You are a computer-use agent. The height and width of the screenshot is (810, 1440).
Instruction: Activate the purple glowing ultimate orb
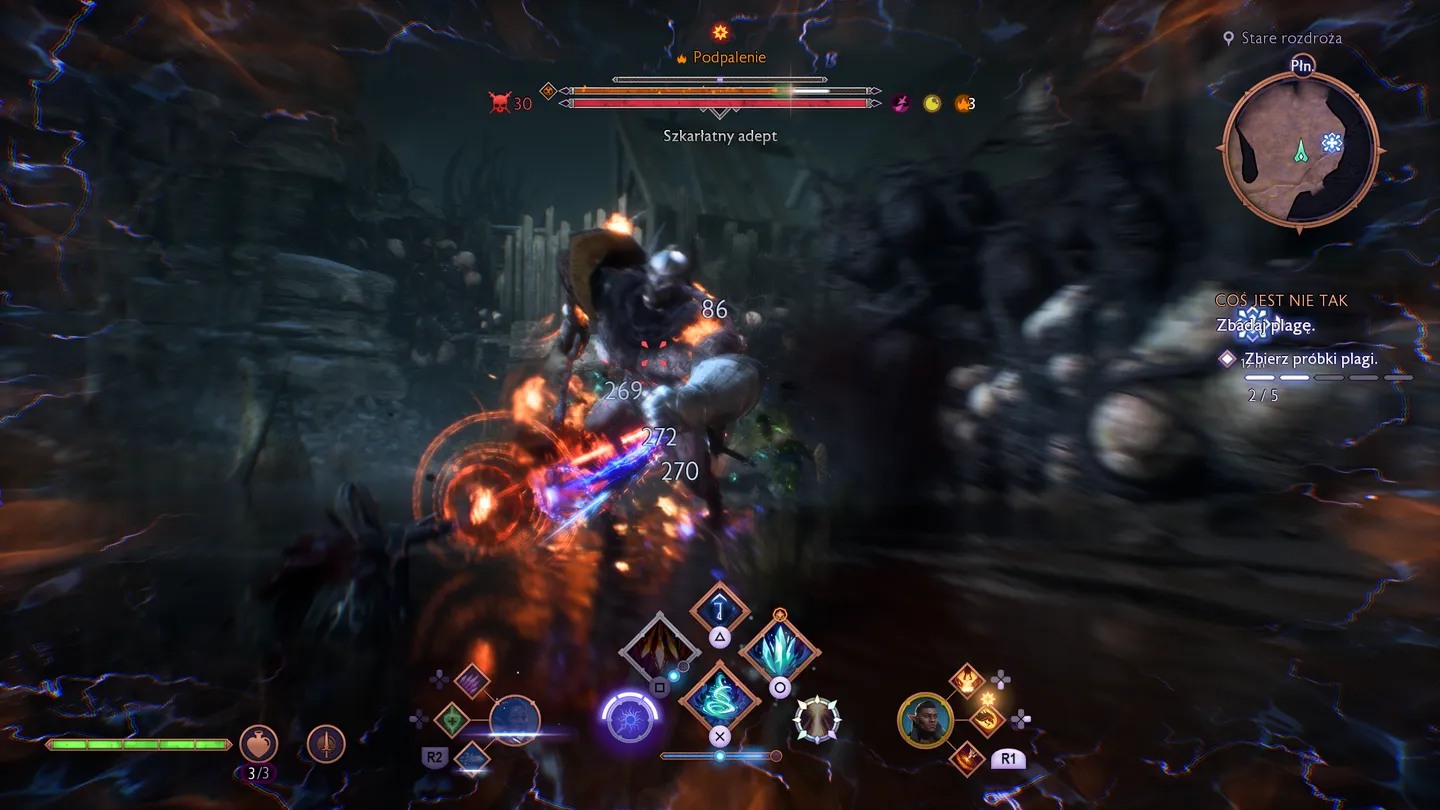pos(630,719)
